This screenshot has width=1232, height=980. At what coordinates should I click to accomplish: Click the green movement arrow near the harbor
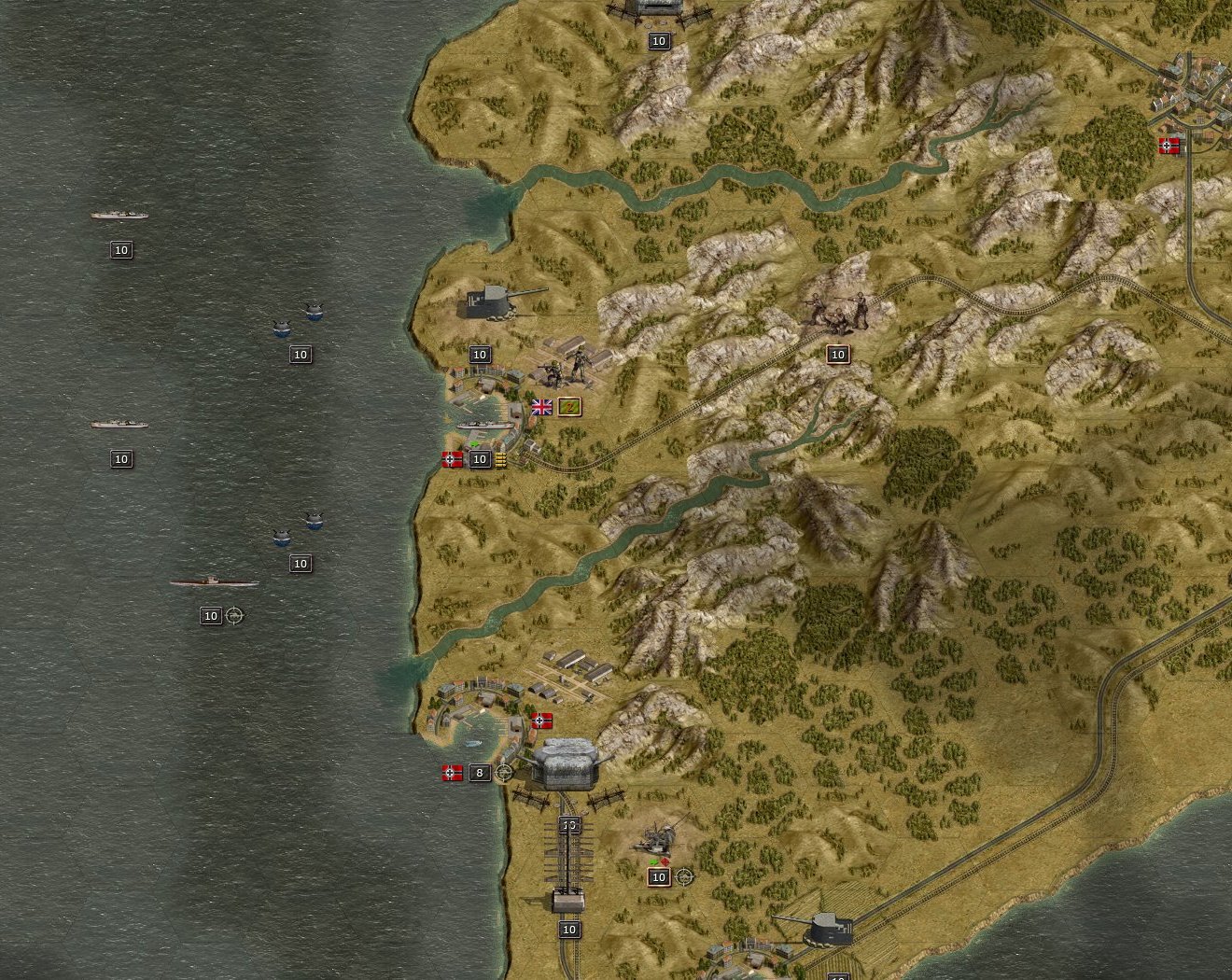coord(474,444)
